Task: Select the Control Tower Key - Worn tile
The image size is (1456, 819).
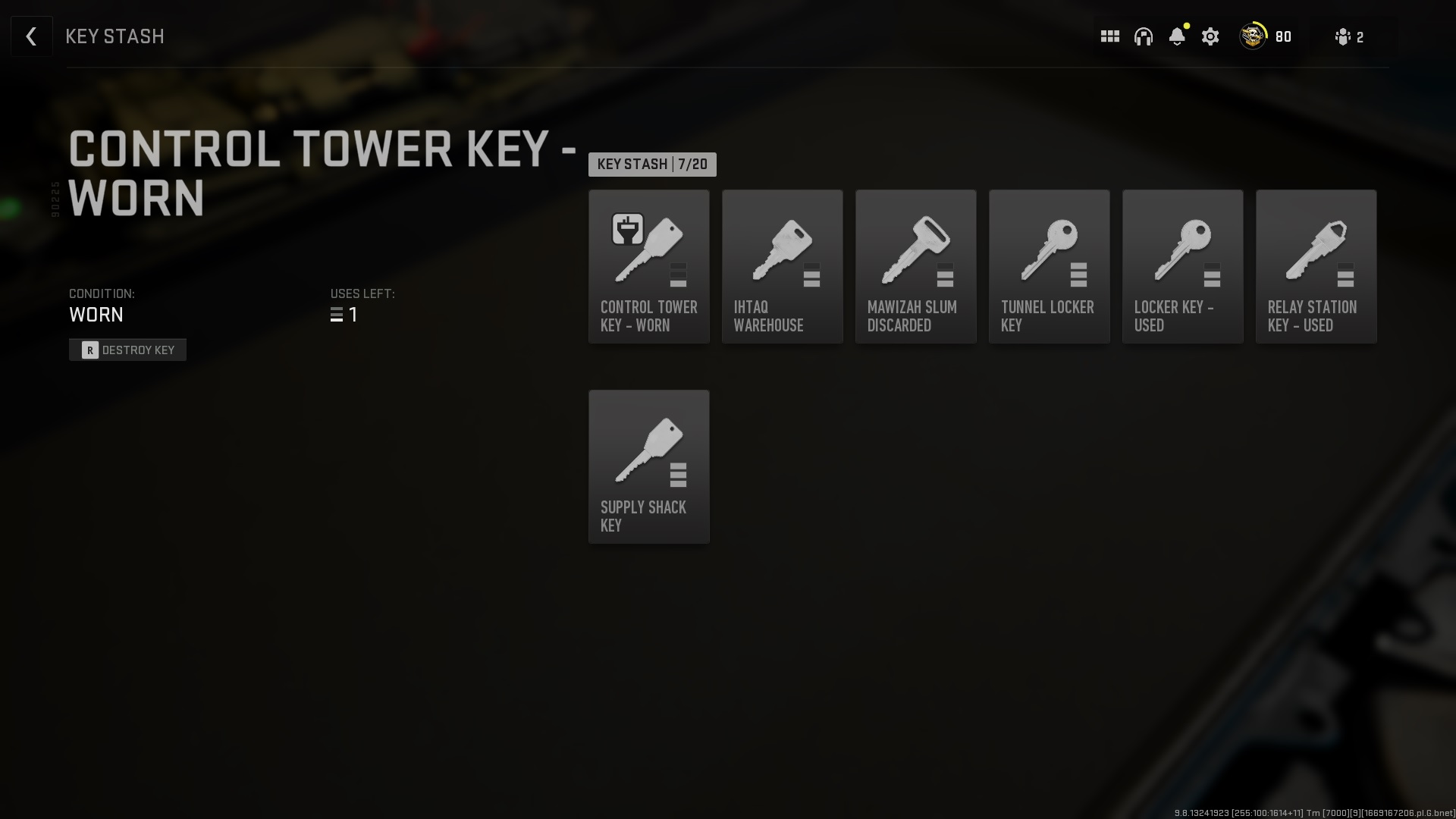Action: click(x=648, y=265)
